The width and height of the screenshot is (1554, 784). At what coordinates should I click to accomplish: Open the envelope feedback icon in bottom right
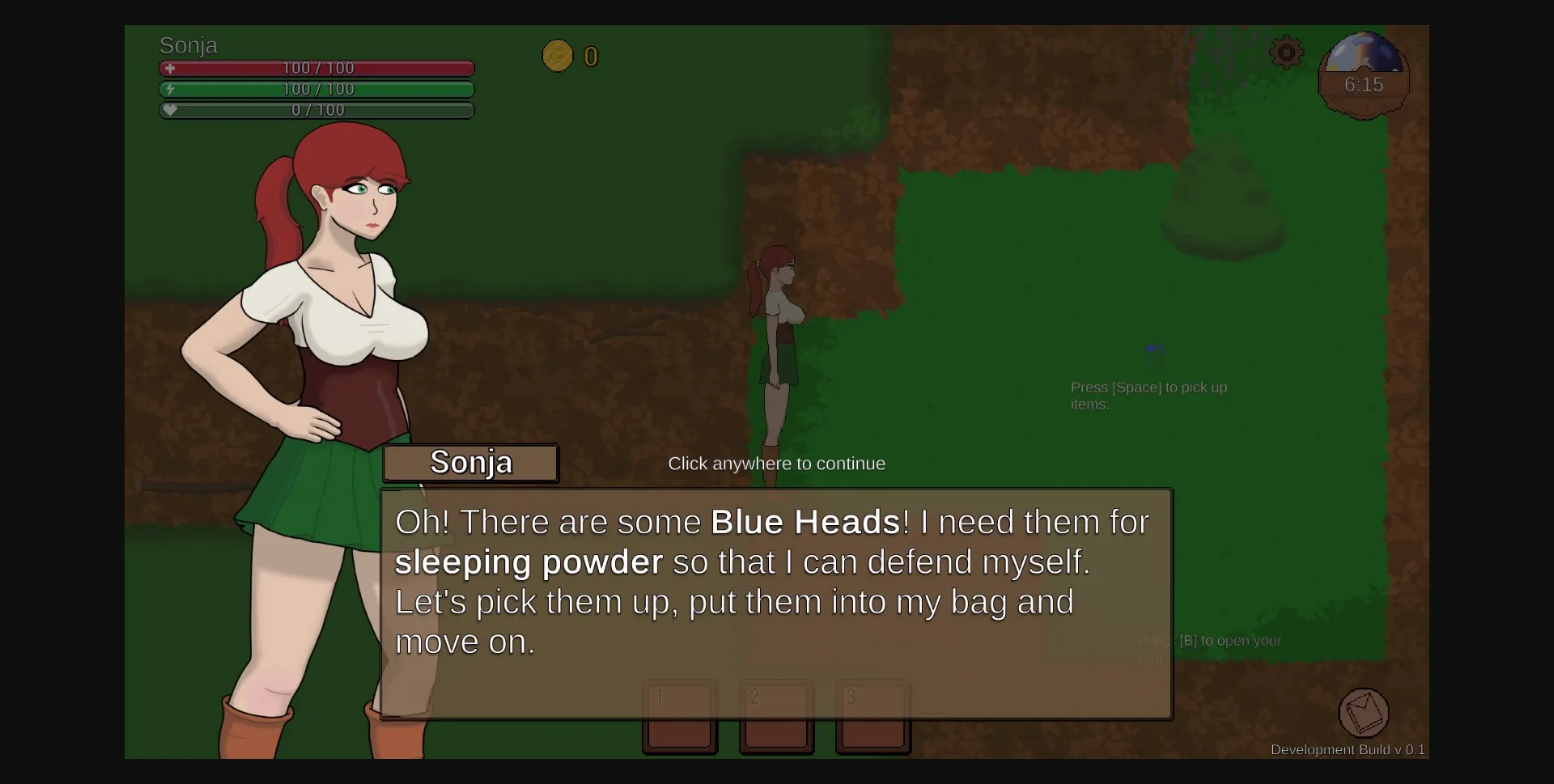point(1364,713)
